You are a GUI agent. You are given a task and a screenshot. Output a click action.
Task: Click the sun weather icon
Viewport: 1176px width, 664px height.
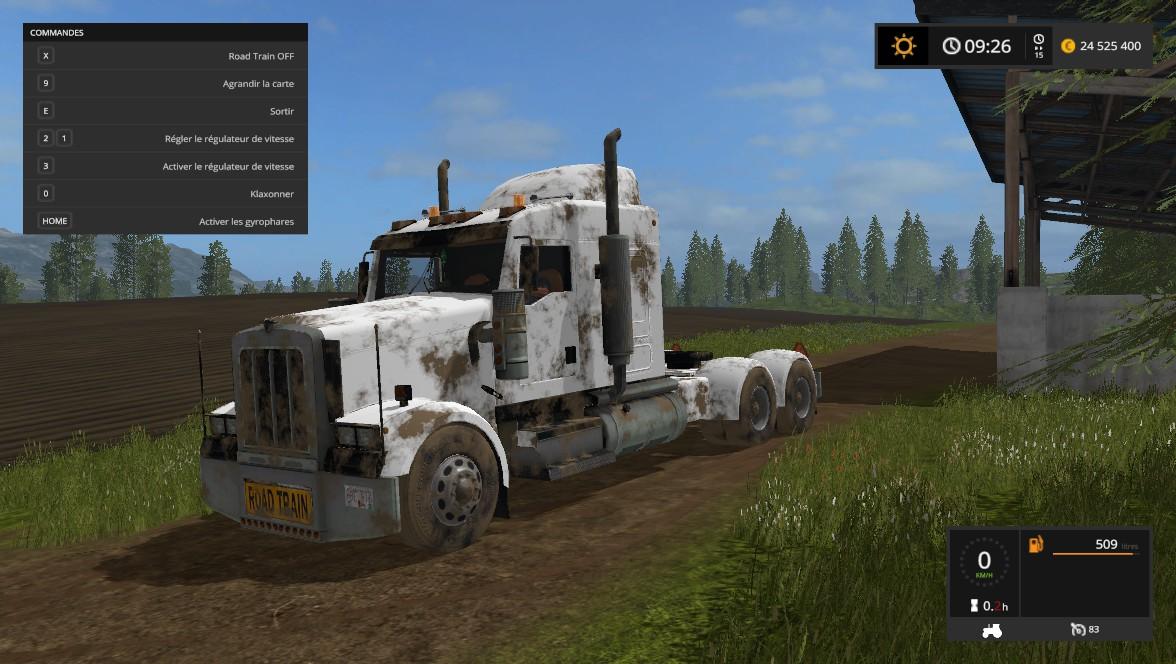click(x=904, y=46)
